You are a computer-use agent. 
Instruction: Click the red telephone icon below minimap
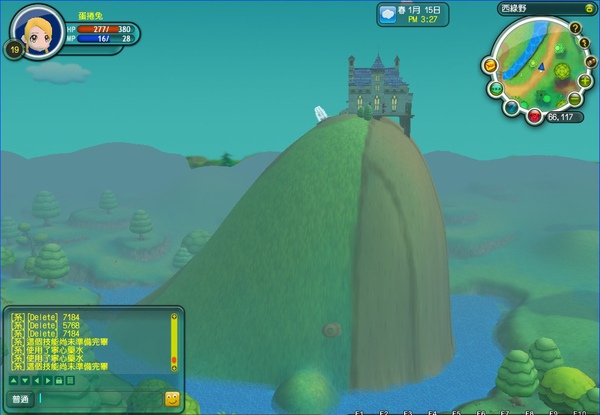(535, 116)
